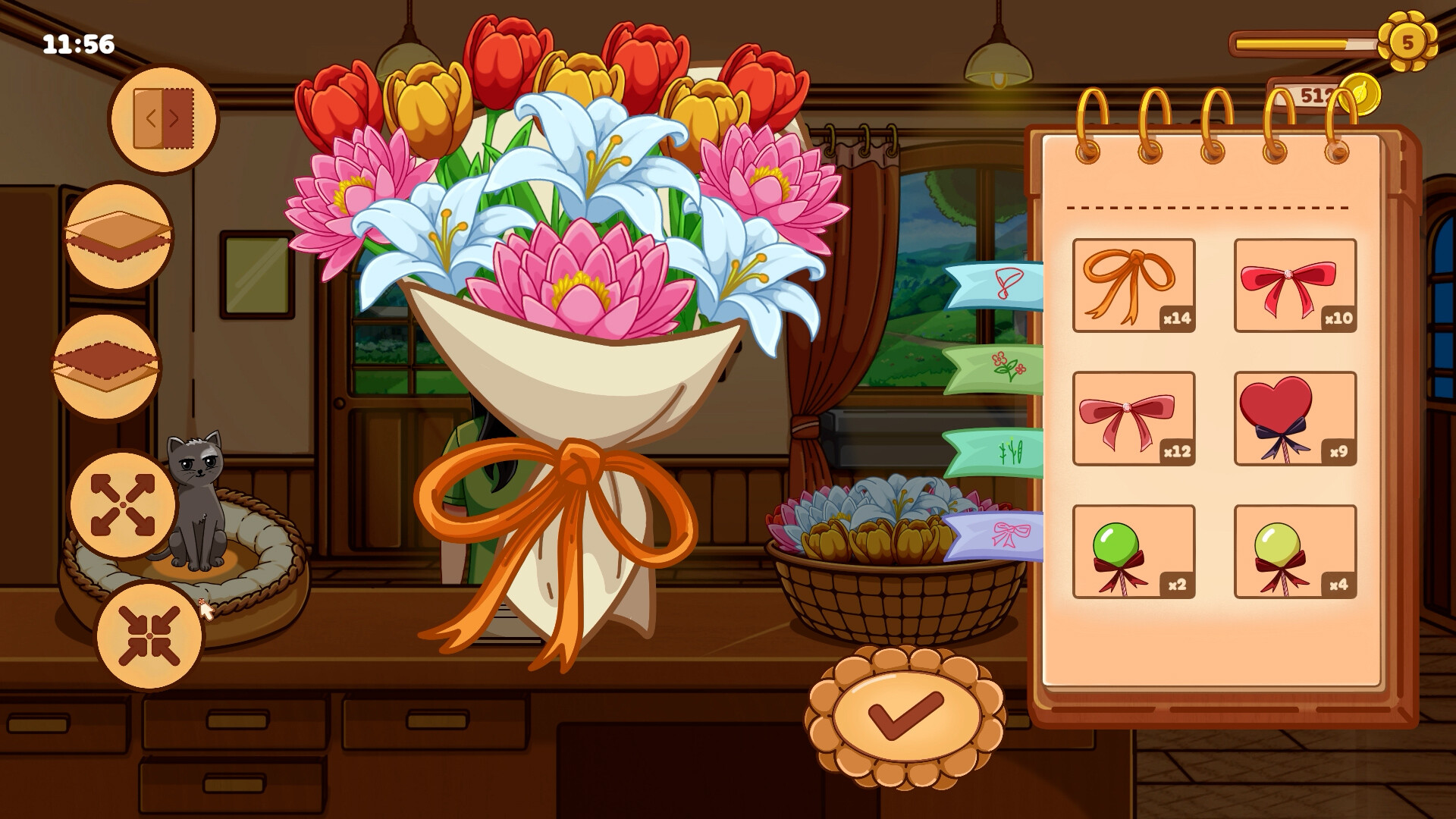Viewport: 1456px width, 819px height.
Task: Pick the large red bow decoration x12
Action: tap(1134, 417)
